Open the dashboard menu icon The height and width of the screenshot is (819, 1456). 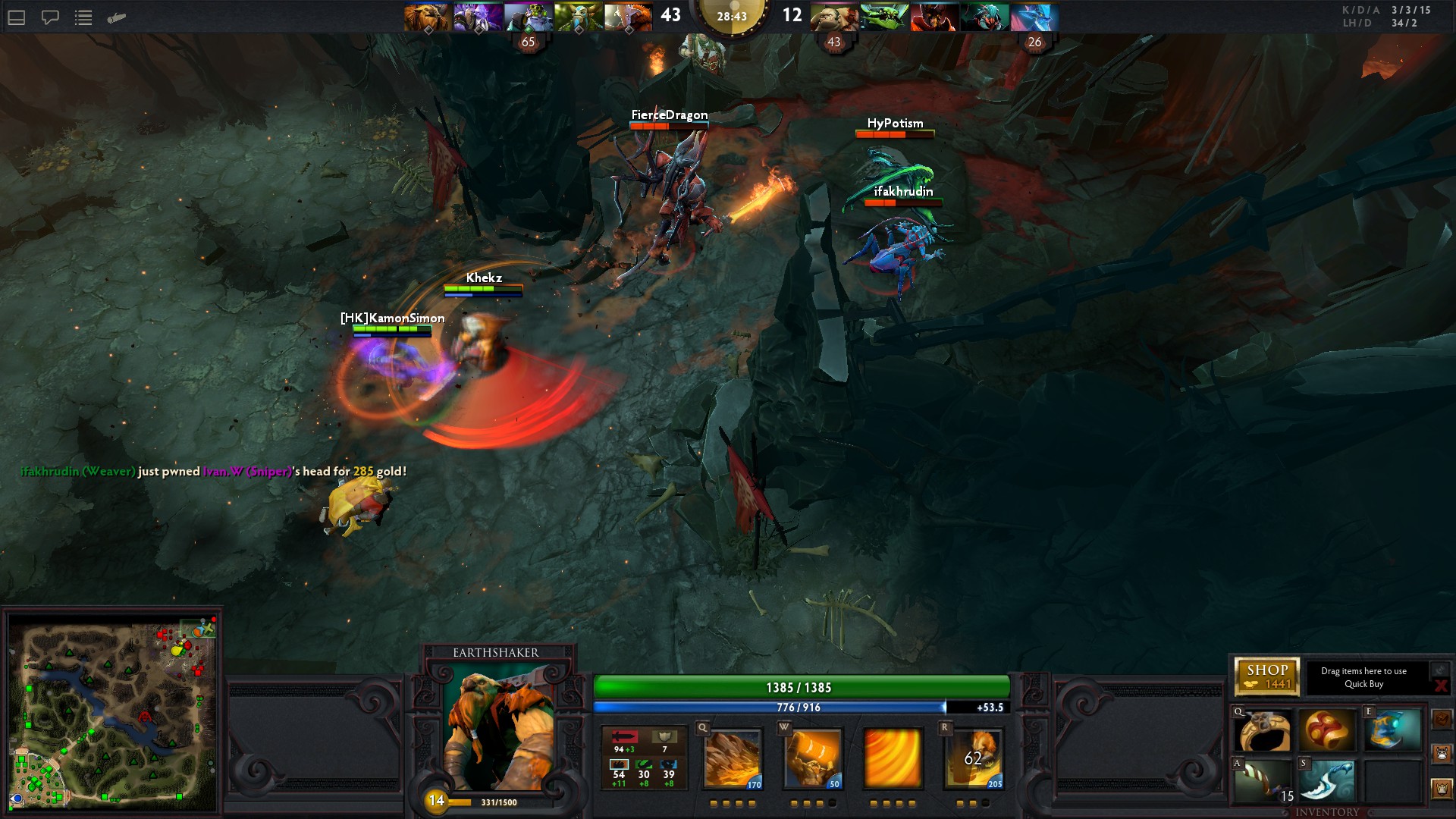pyautogui.click(x=17, y=17)
